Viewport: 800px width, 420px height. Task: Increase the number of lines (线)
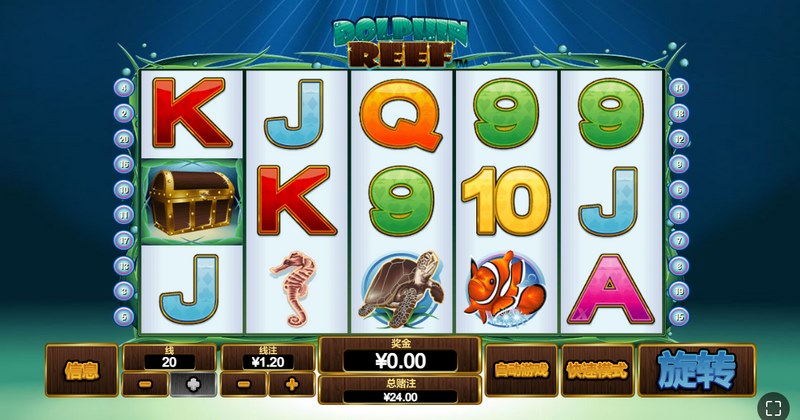(x=192, y=384)
